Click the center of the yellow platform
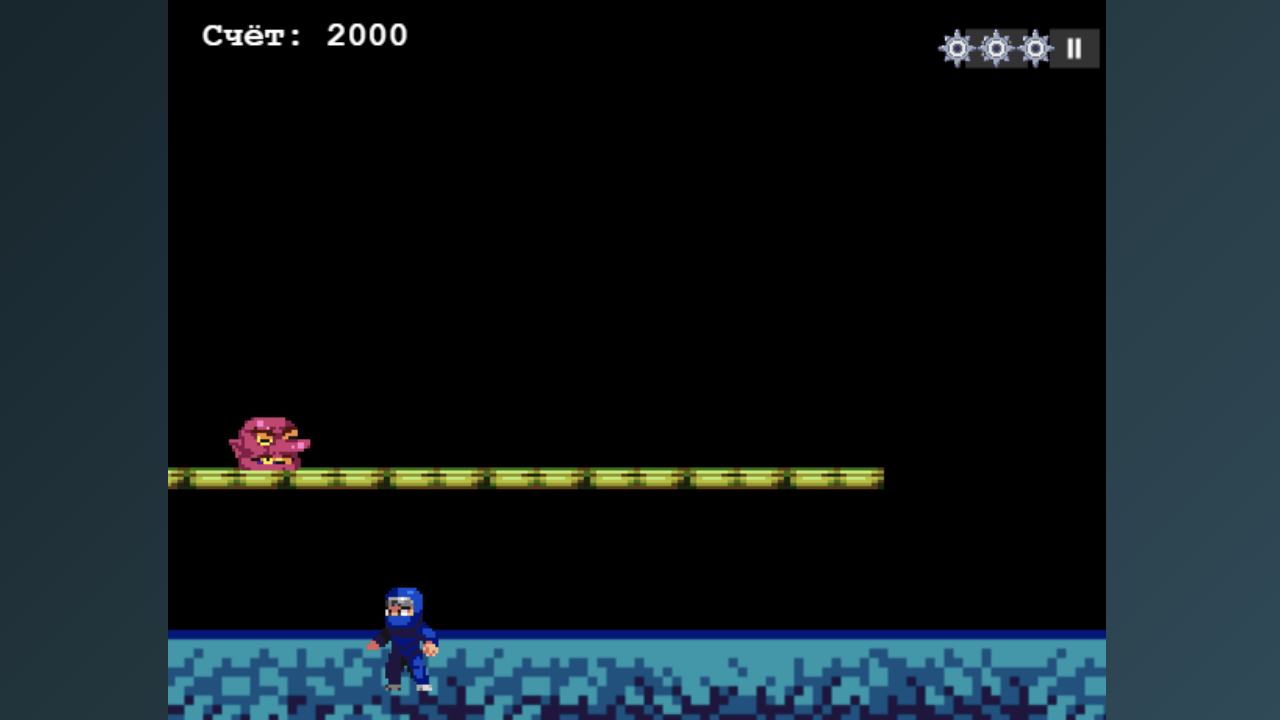The image size is (1280, 720). pyautogui.click(x=525, y=477)
